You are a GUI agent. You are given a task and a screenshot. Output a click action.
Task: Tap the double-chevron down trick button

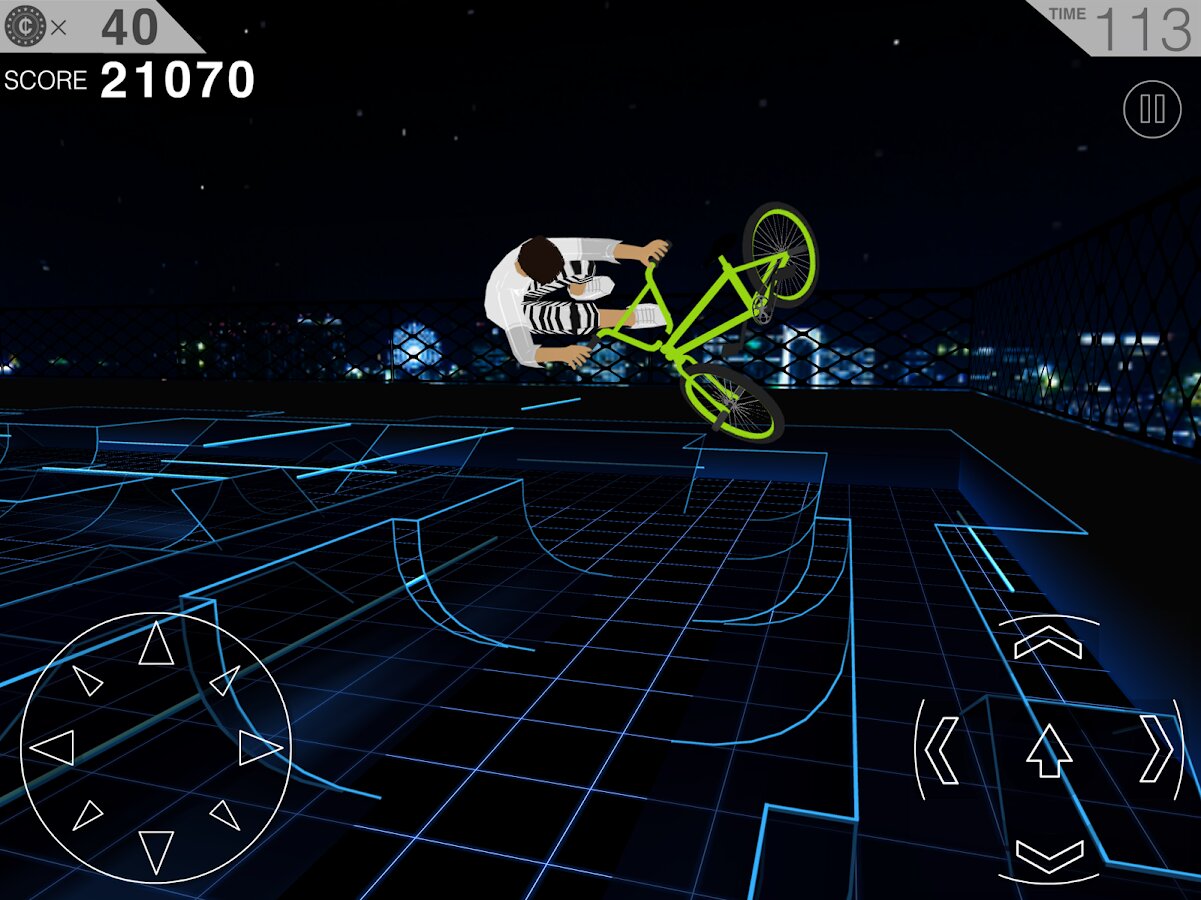(x=1049, y=857)
